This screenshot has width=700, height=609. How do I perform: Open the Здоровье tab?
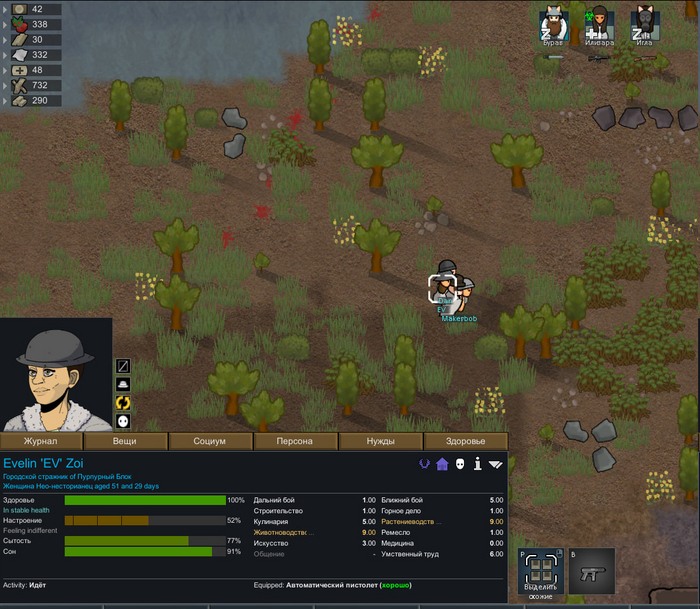pyautogui.click(x=465, y=441)
